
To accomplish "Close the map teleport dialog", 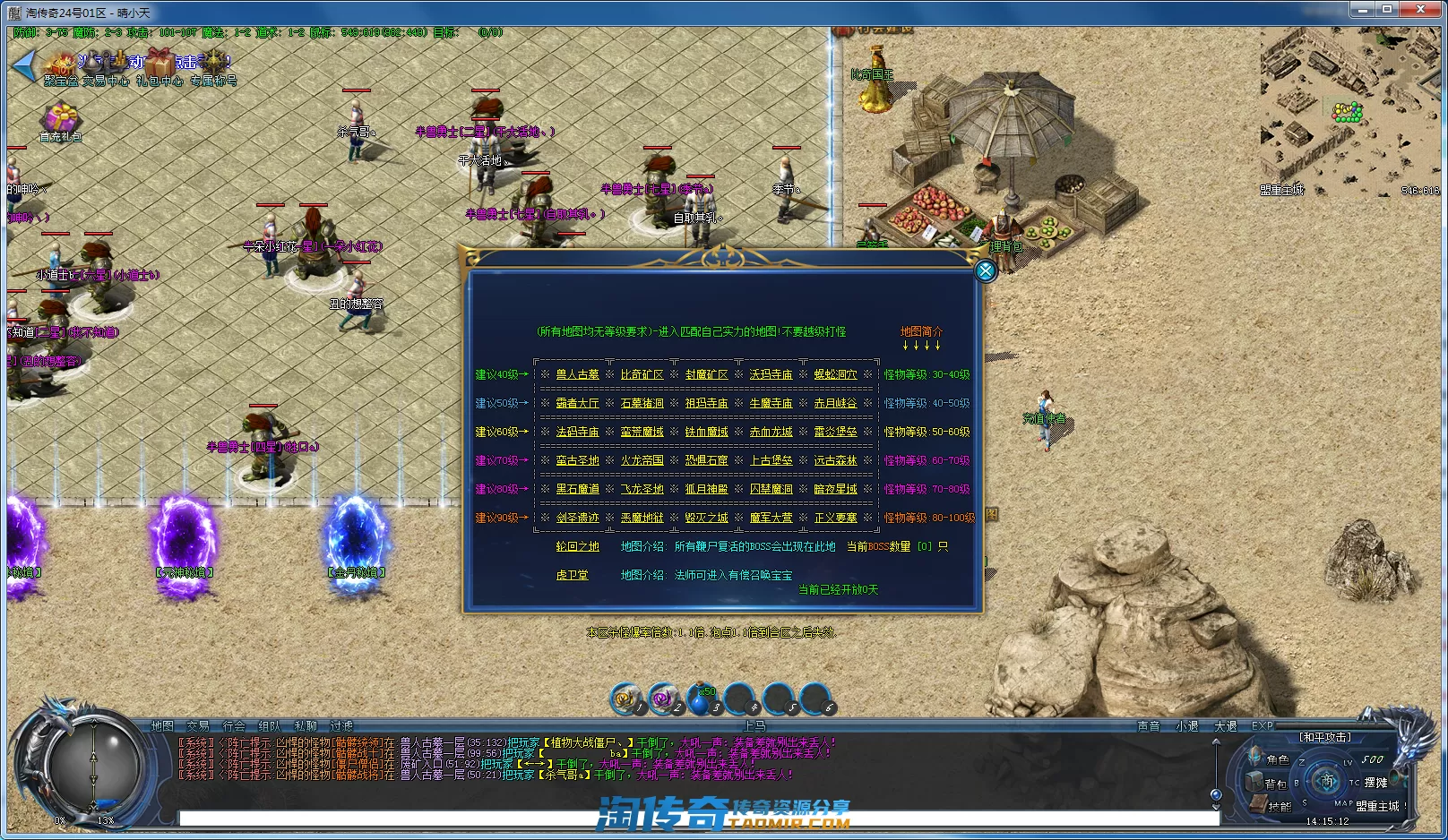I will [x=985, y=270].
